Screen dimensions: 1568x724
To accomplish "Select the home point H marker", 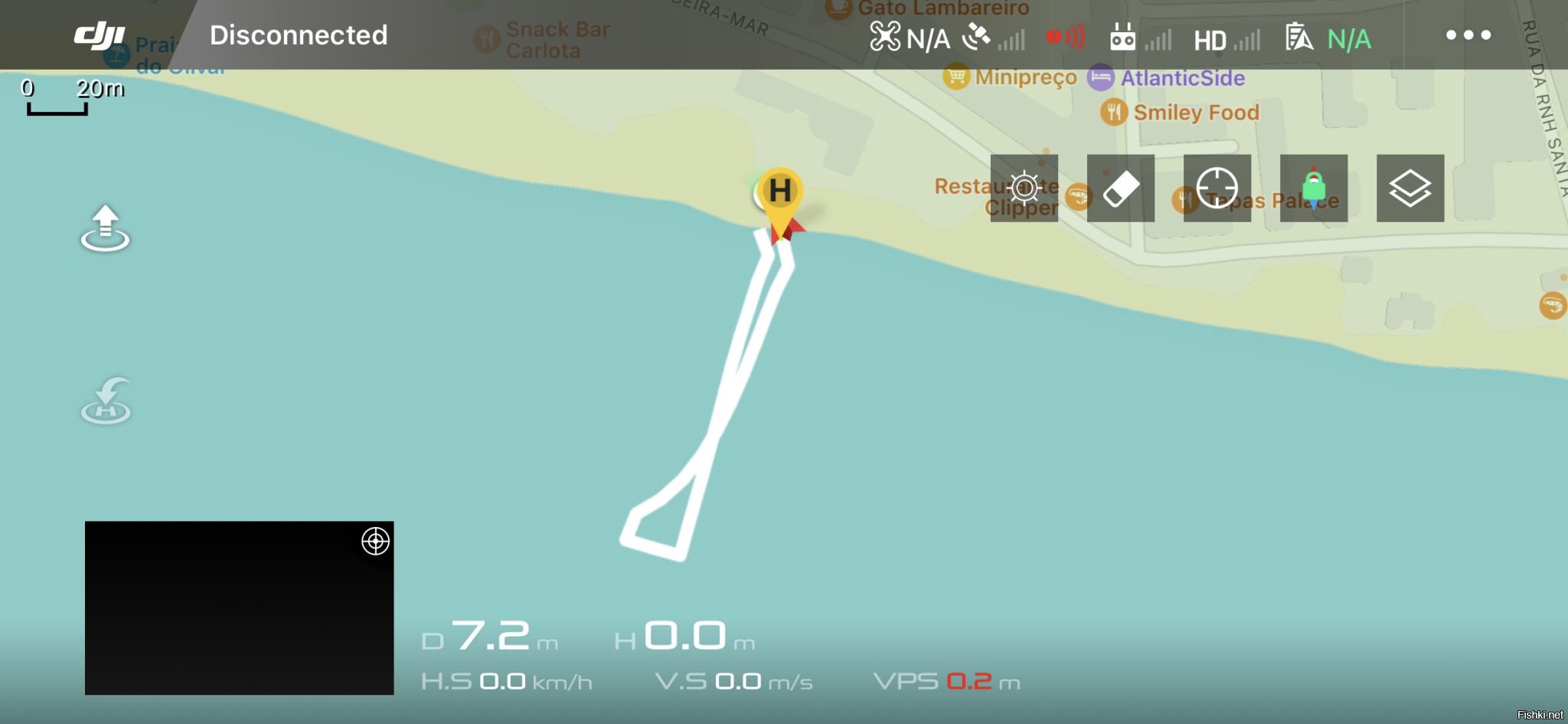I will (x=779, y=192).
